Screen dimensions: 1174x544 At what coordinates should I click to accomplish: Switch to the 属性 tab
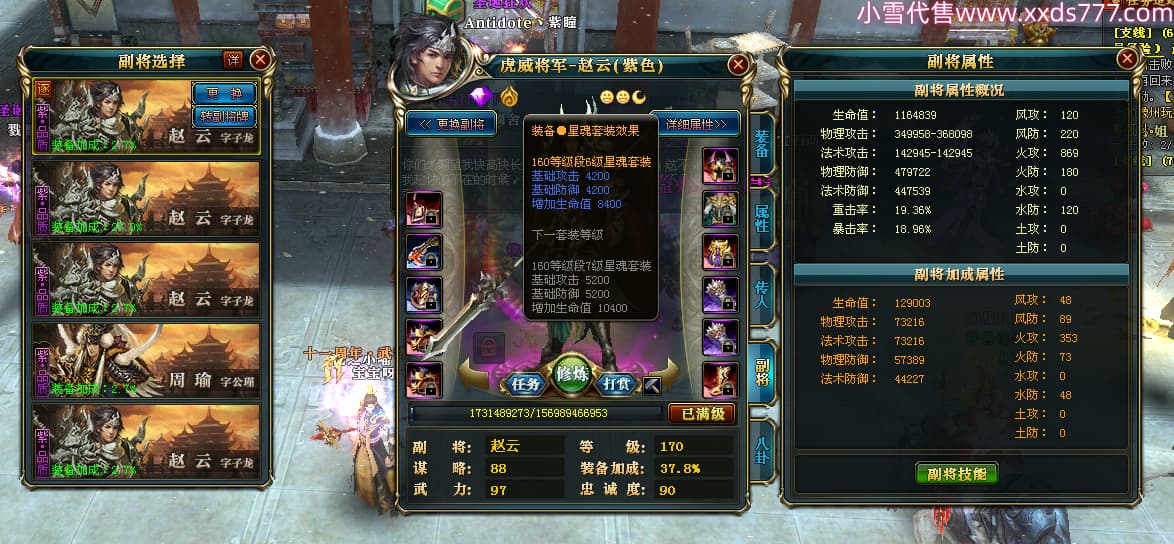coord(762,216)
